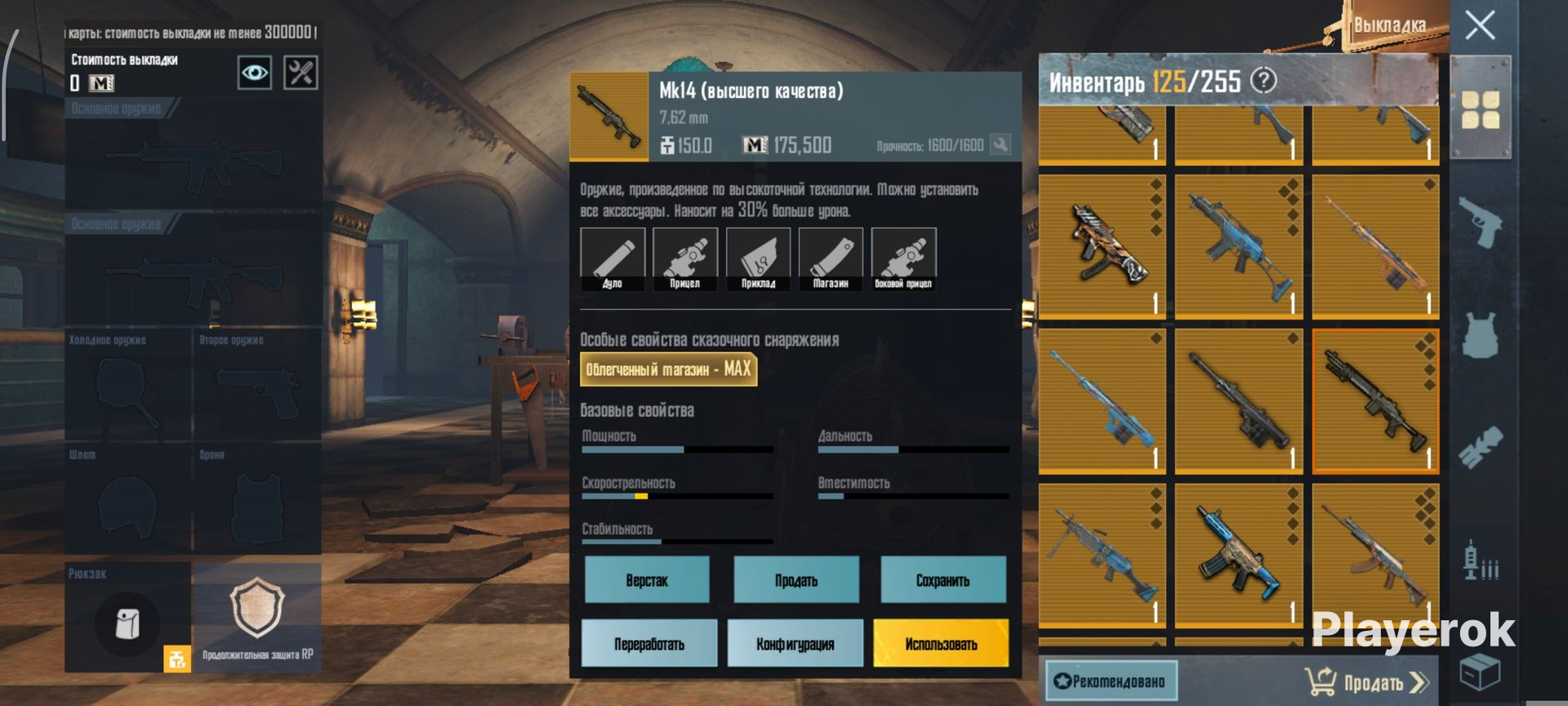Click the Облегченный магазин MAX property tag

click(x=668, y=369)
